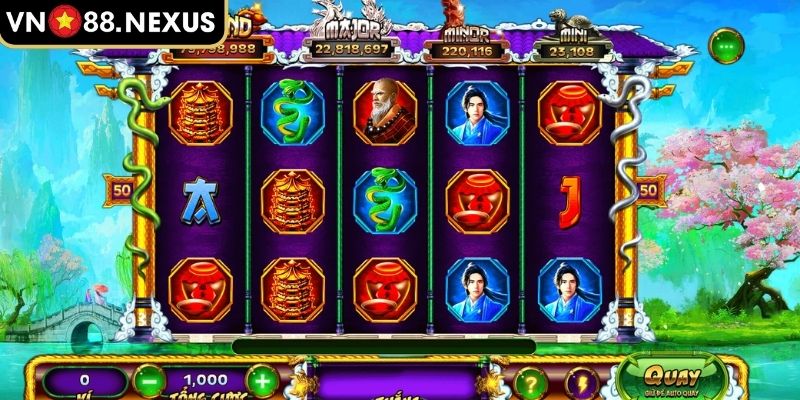Activate the lightning bolt turbo spin
The image size is (800, 400).
coord(582,382)
